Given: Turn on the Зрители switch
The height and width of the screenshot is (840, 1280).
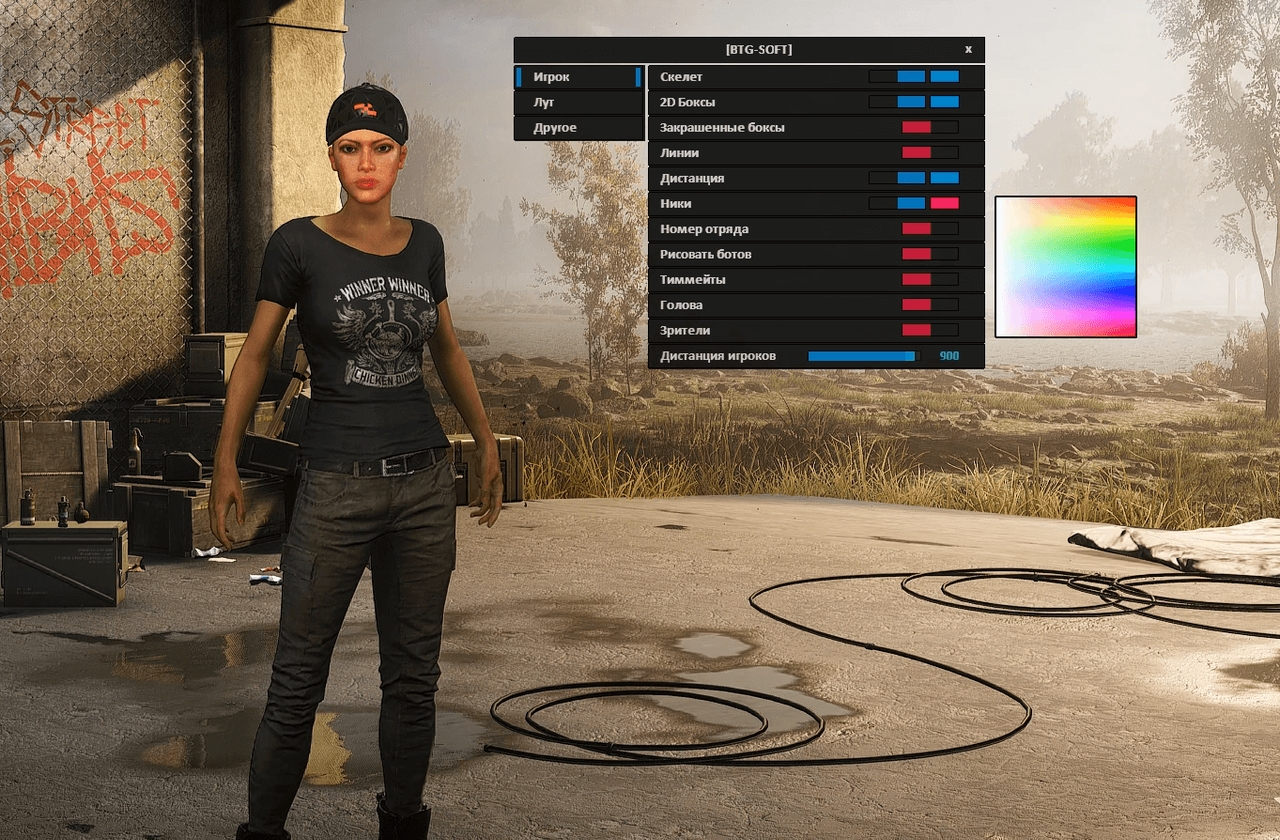Looking at the screenshot, I should (x=915, y=330).
